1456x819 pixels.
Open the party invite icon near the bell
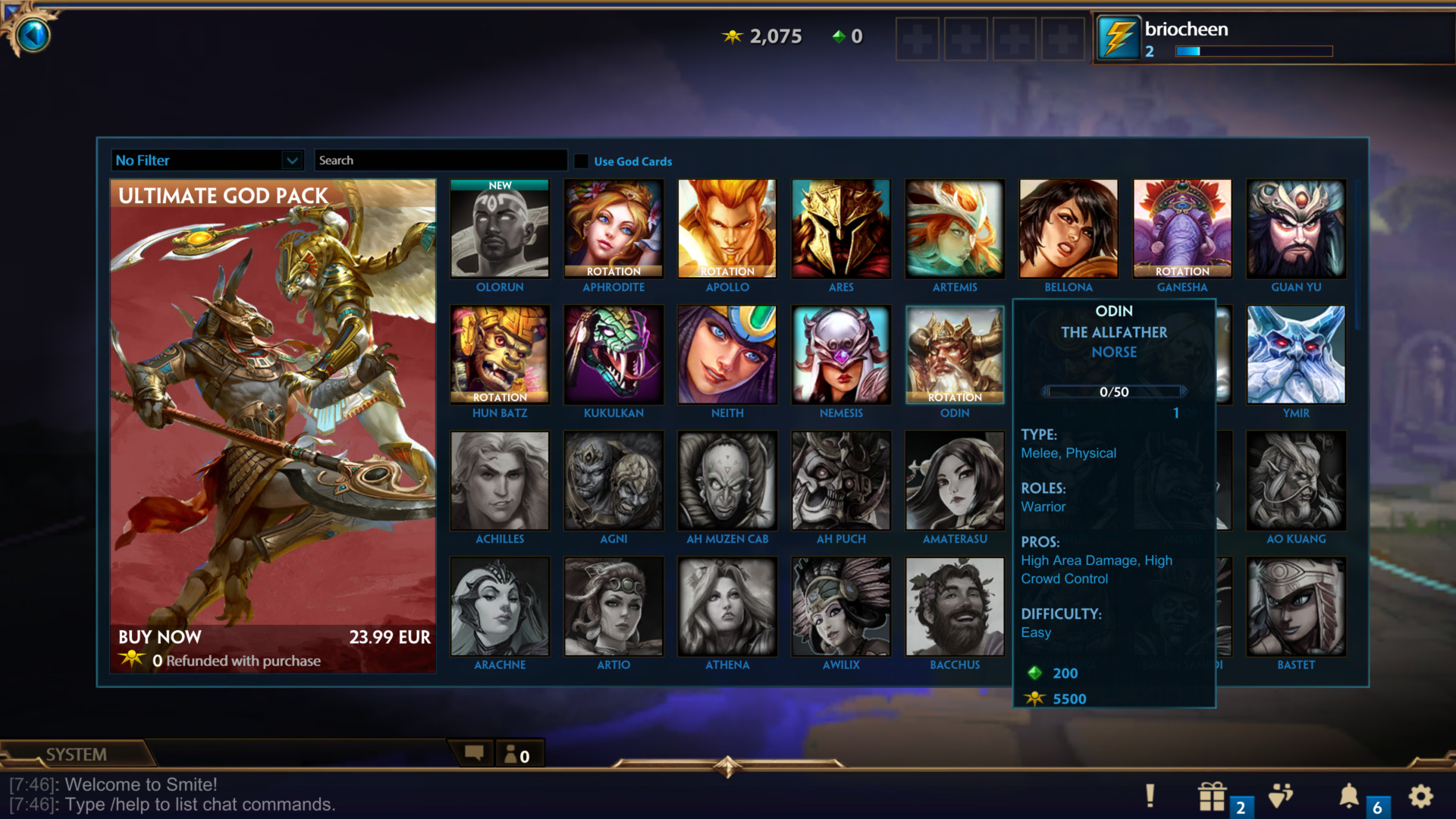[1282, 796]
